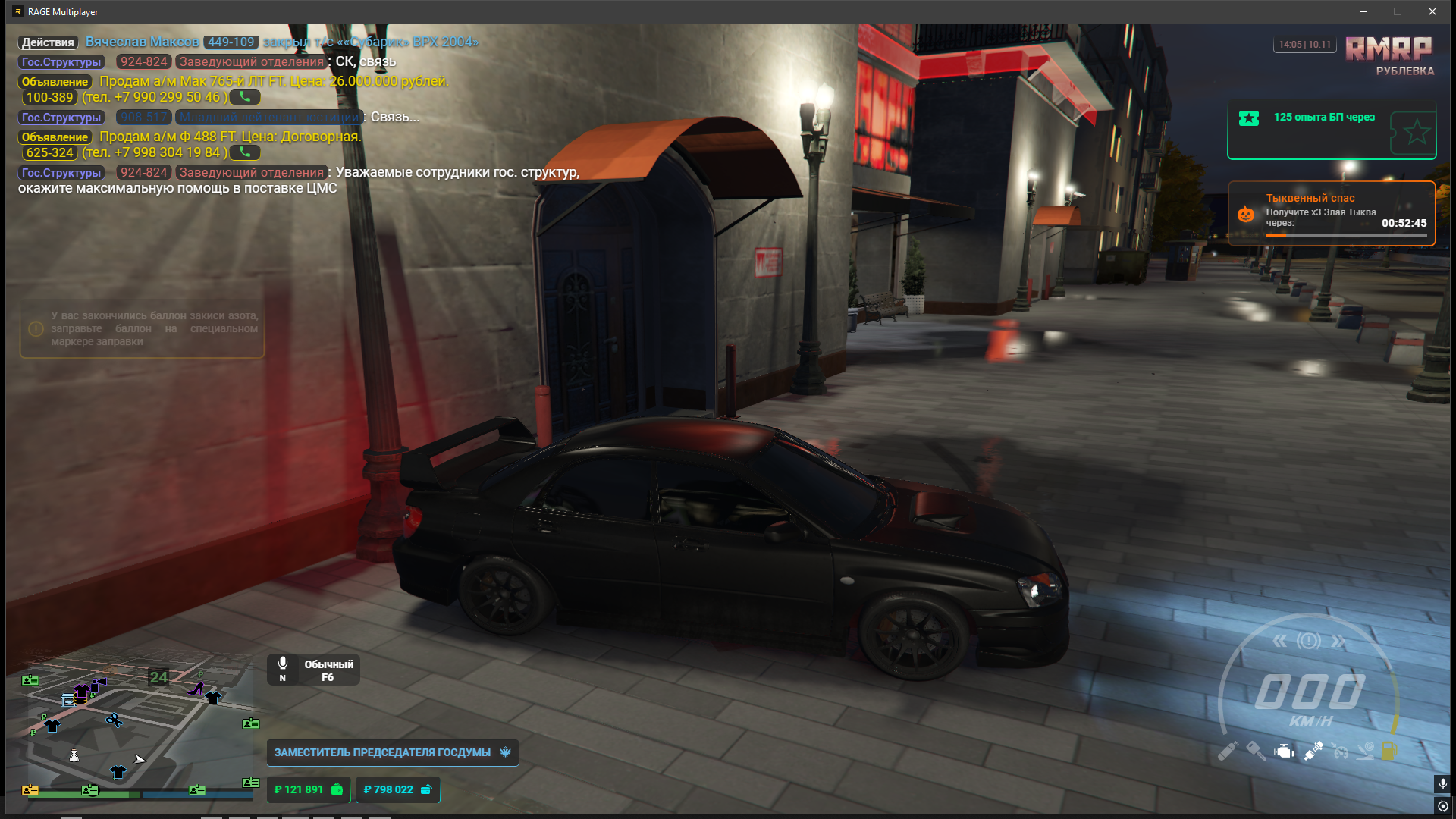The height and width of the screenshot is (819, 1456).
Task: Click the yellow fuel pump icon
Action: pos(1389,751)
